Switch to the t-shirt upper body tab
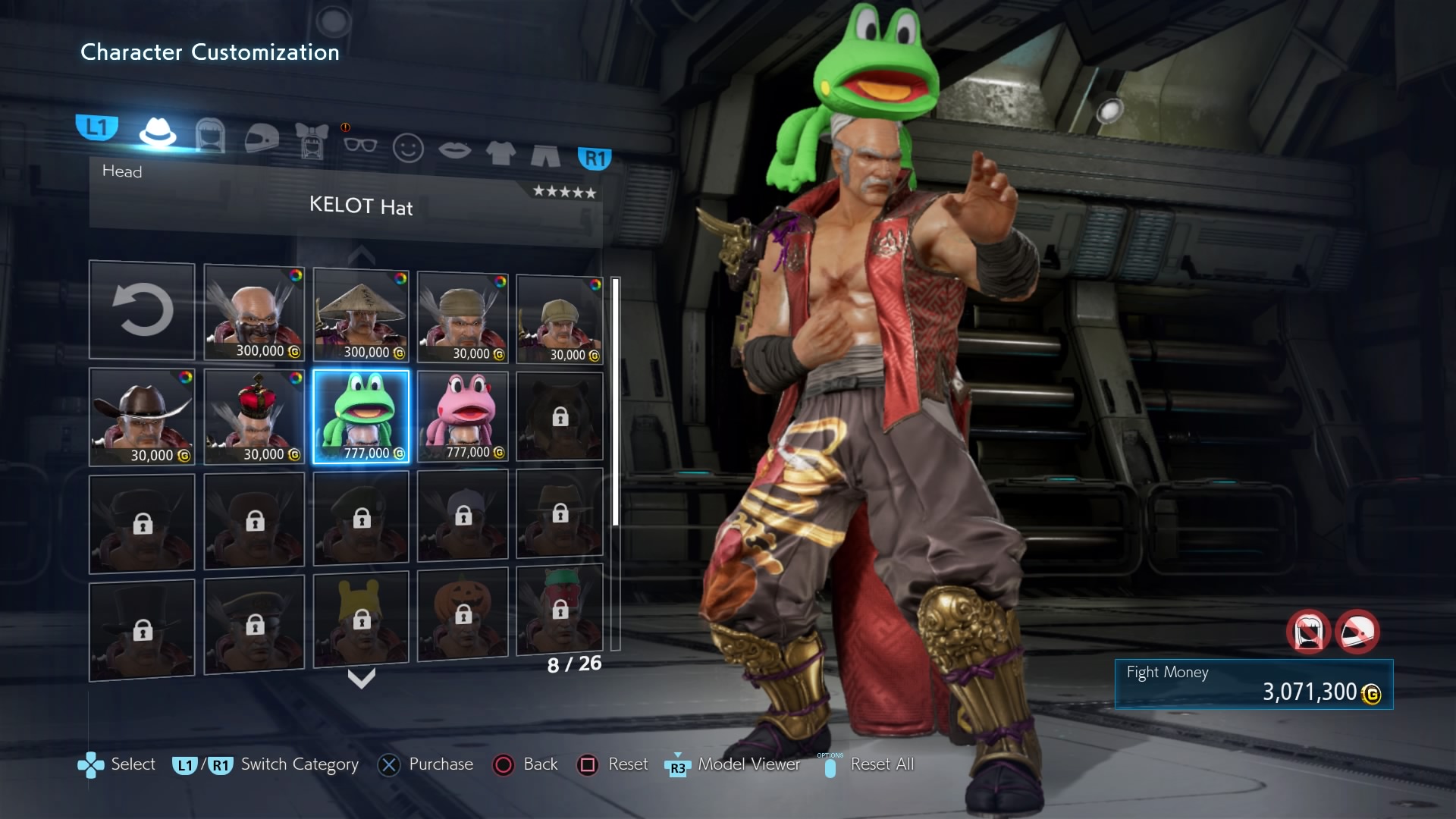Viewport: 1456px width, 819px height. [x=500, y=152]
